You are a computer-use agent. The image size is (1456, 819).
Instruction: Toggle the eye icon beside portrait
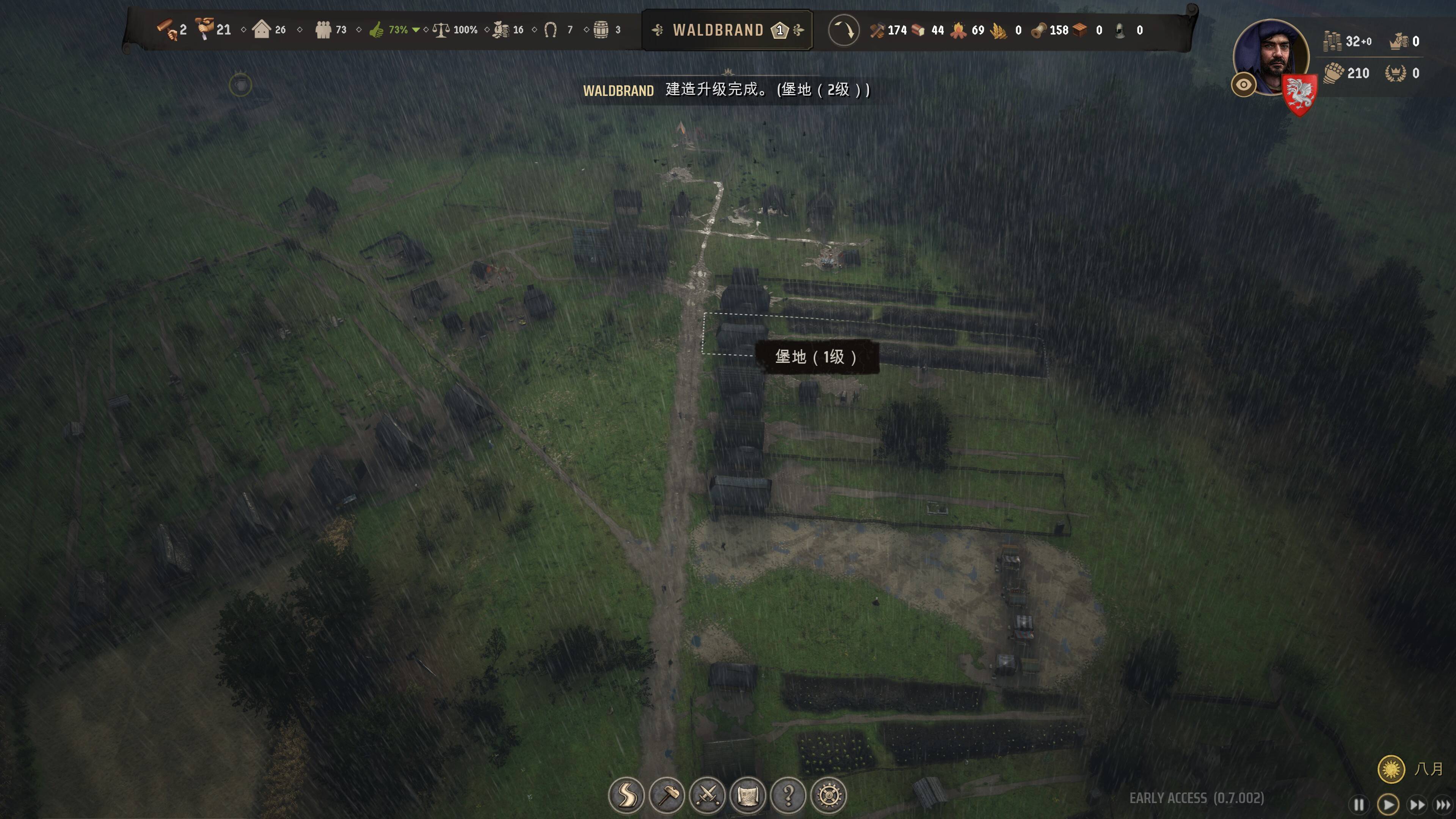point(1244,85)
